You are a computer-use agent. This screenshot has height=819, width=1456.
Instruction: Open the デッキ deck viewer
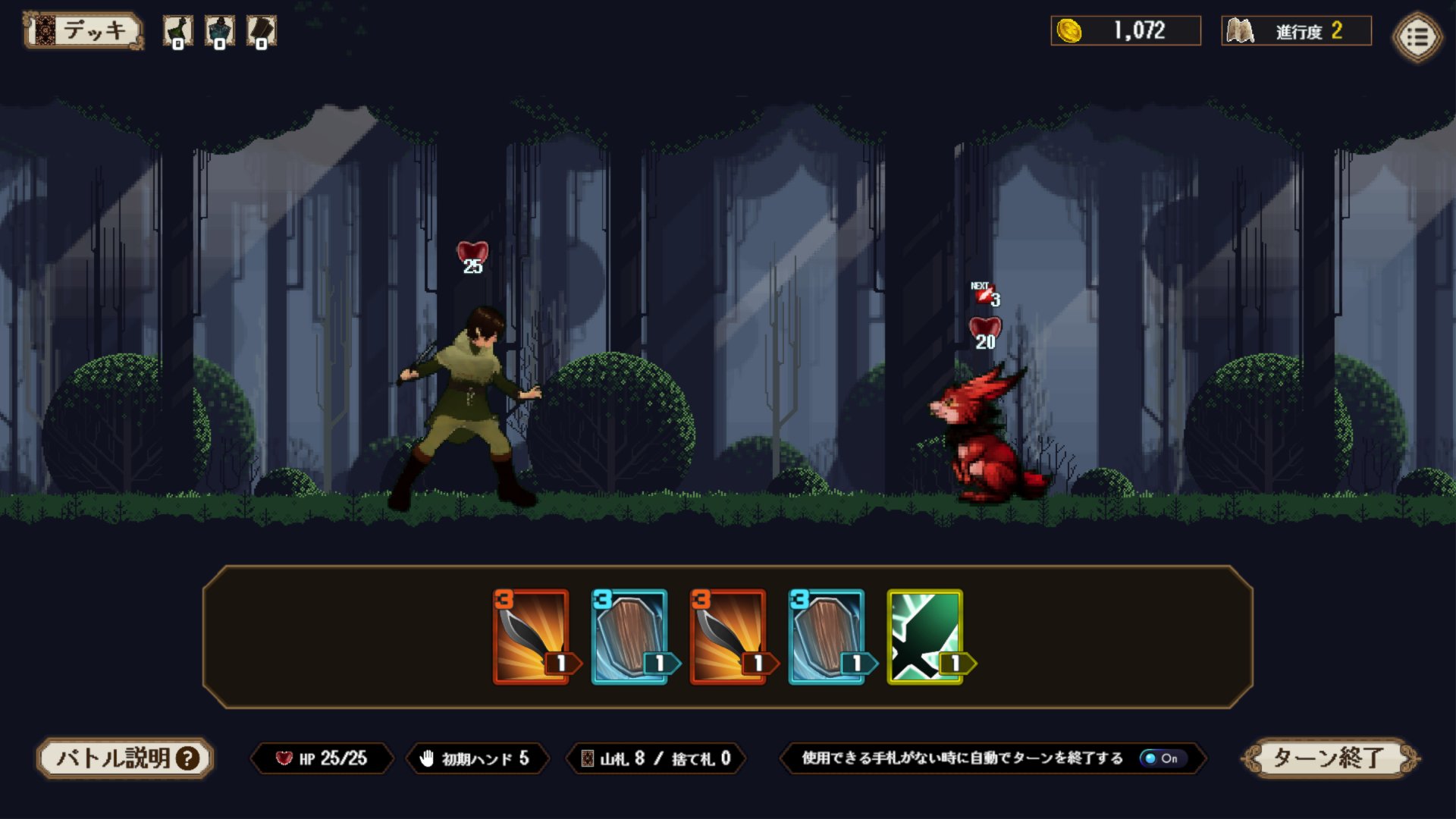pos(83,31)
